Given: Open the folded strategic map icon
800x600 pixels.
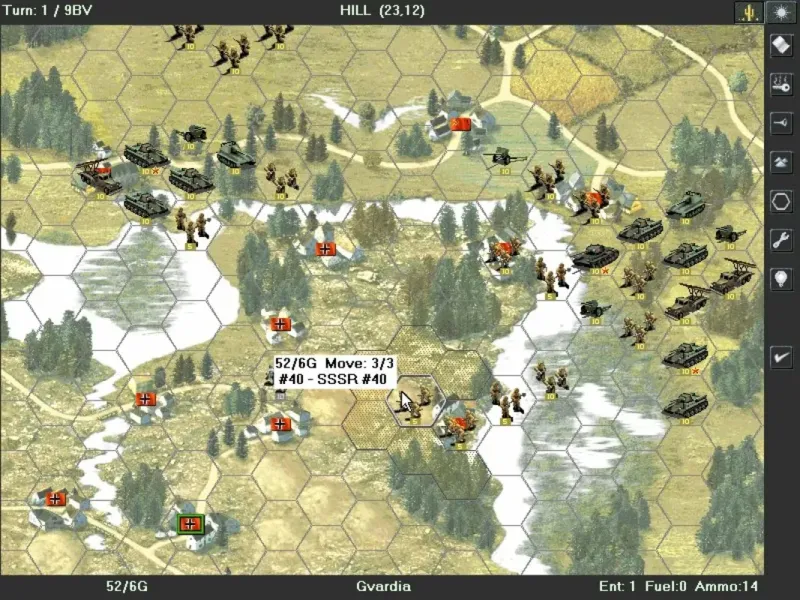Looking at the screenshot, I should coord(780,45).
